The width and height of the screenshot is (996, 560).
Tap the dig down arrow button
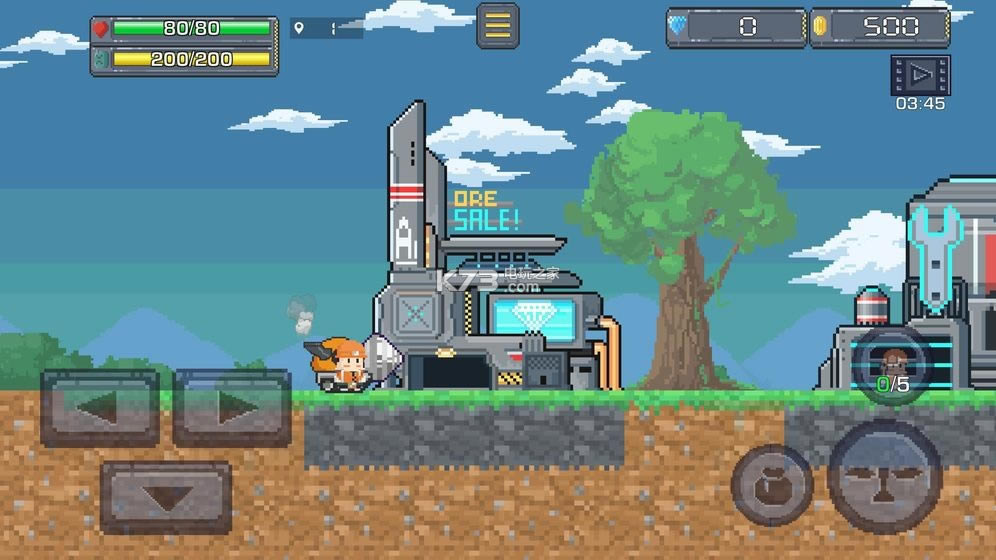pos(166,496)
